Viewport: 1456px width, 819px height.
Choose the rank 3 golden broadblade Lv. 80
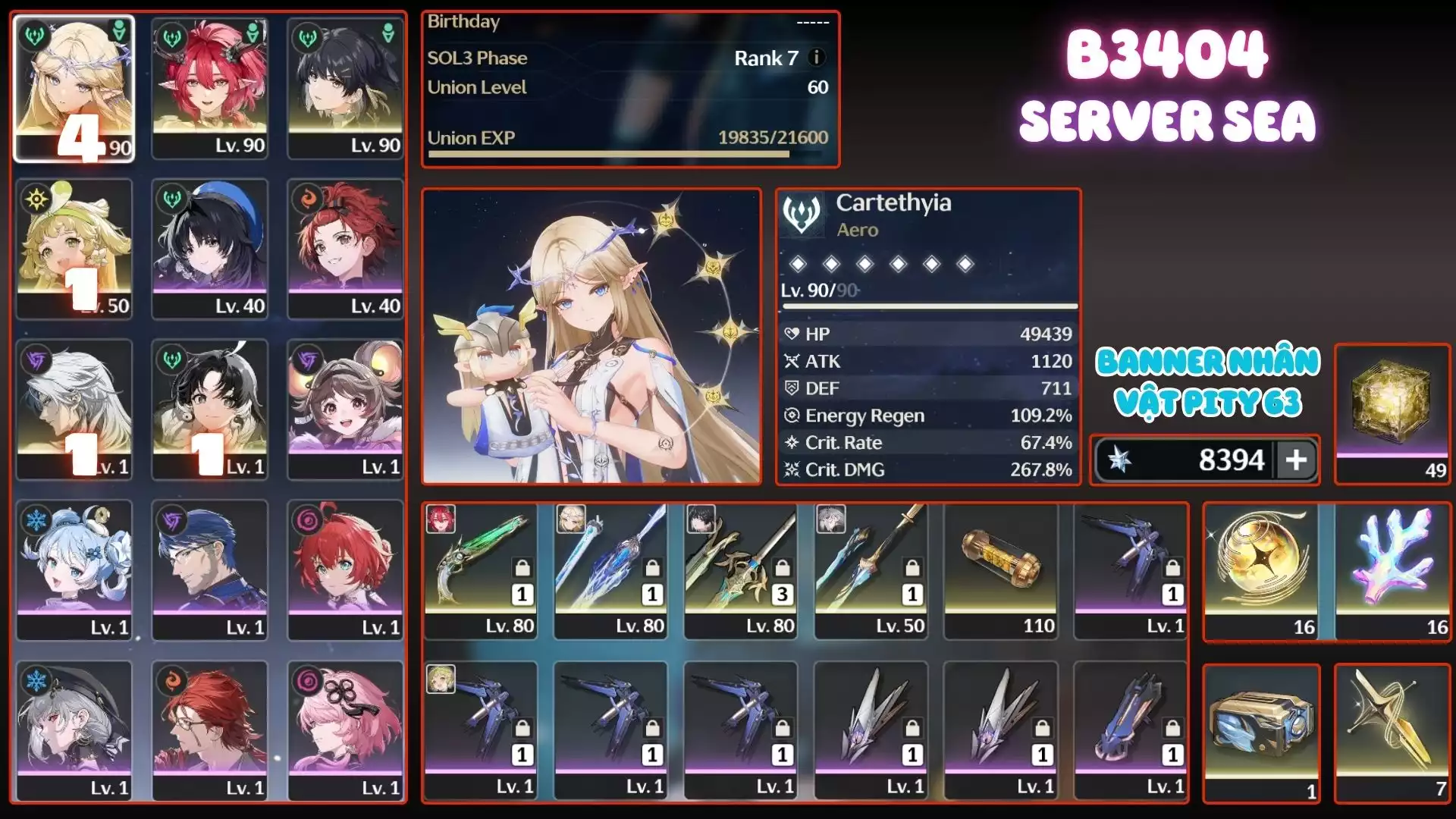point(741,570)
